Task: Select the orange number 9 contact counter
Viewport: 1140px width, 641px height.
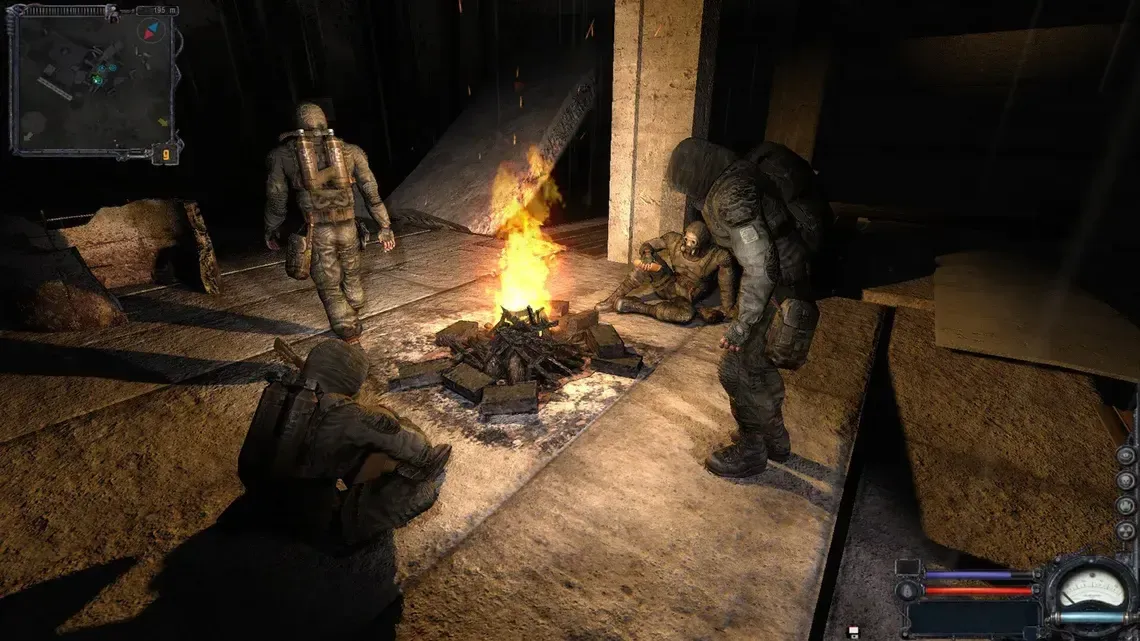Action: click(x=166, y=153)
